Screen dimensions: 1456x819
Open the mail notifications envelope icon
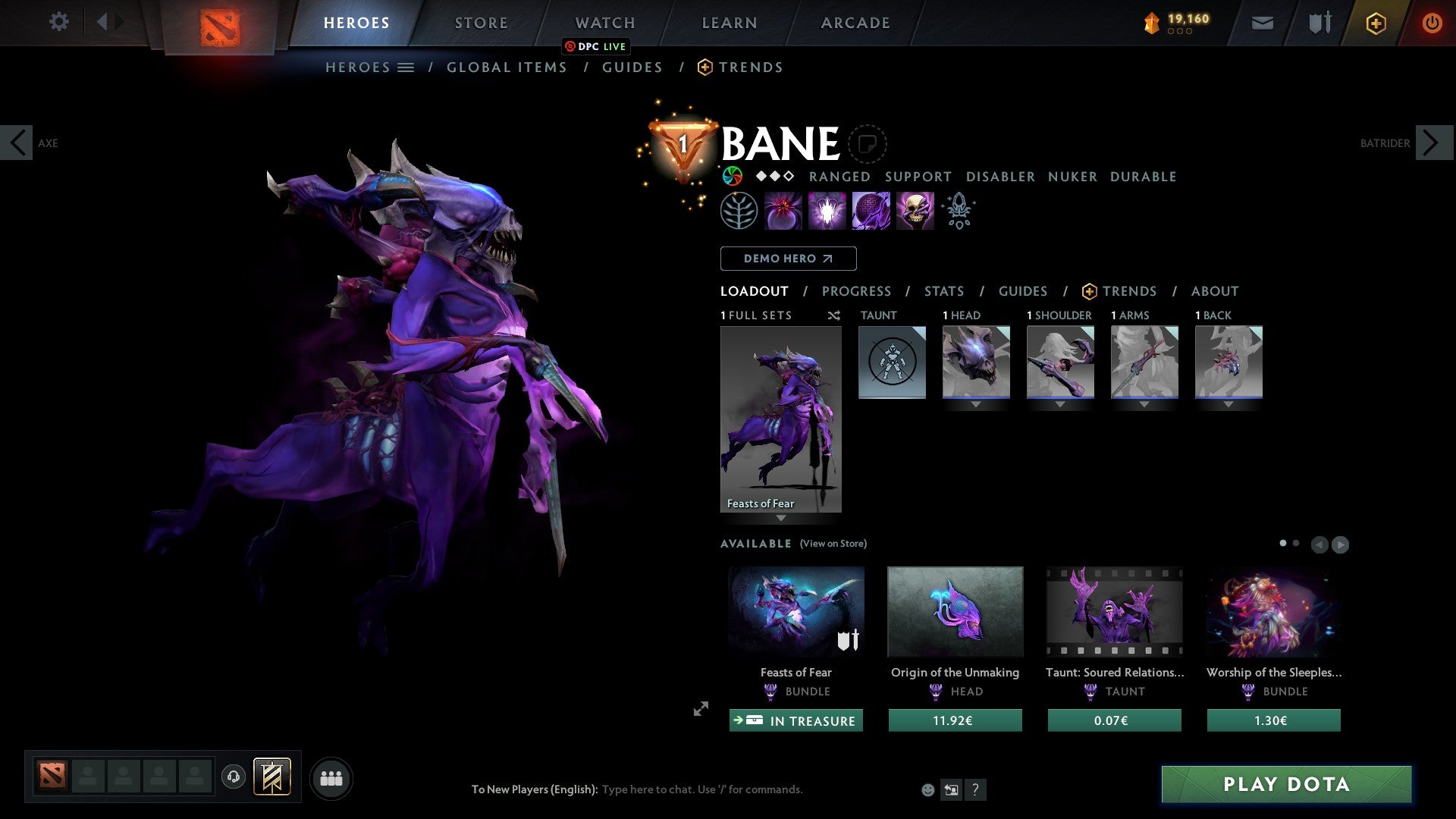pyautogui.click(x=1263, y=23)
